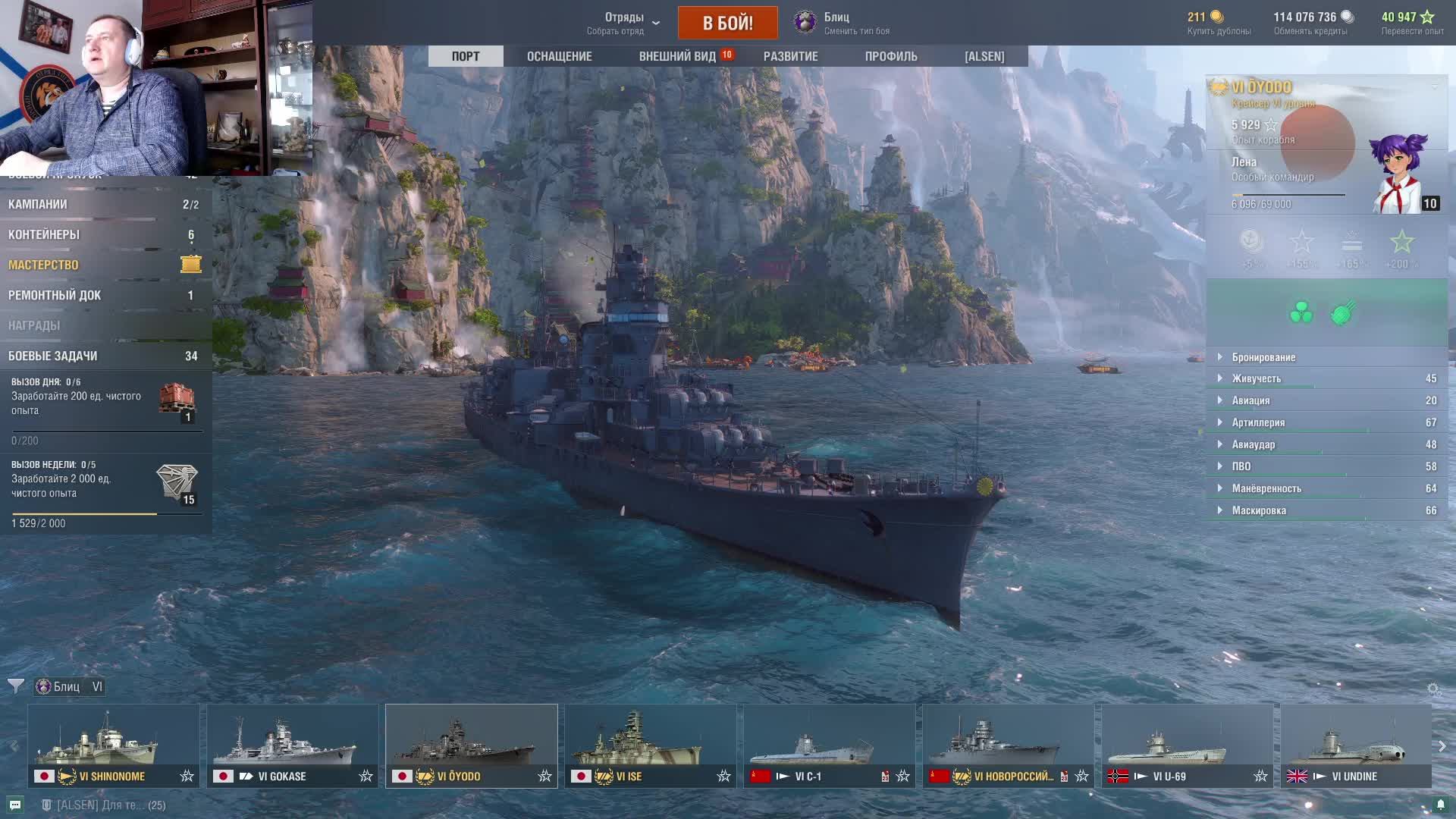Pick the VI U-69 submarine card
Viewport: 1456px width, 819px height.
(1187, 745)
